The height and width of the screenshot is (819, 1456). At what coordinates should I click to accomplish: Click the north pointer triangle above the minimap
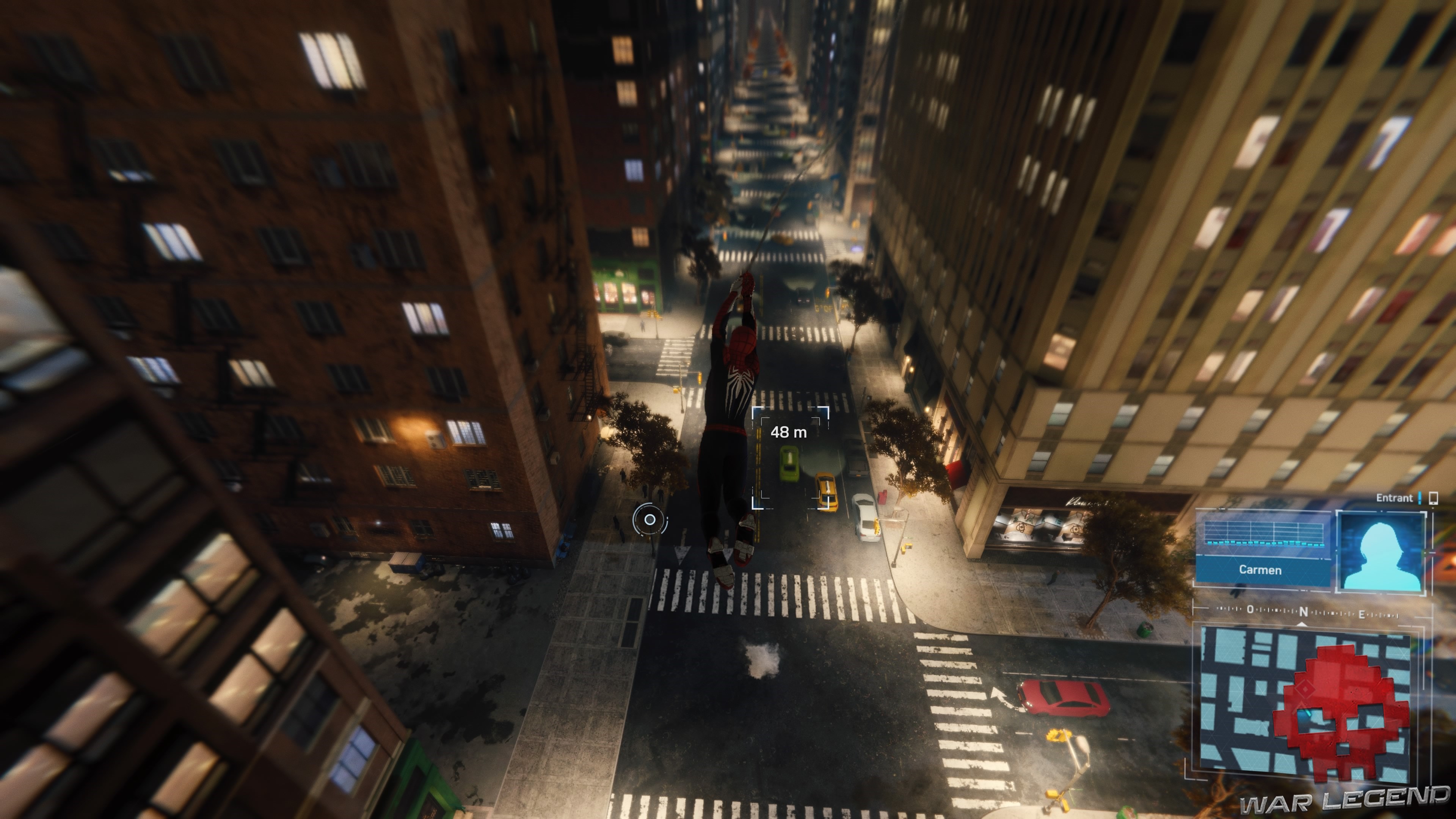(x=1302, y=625)
